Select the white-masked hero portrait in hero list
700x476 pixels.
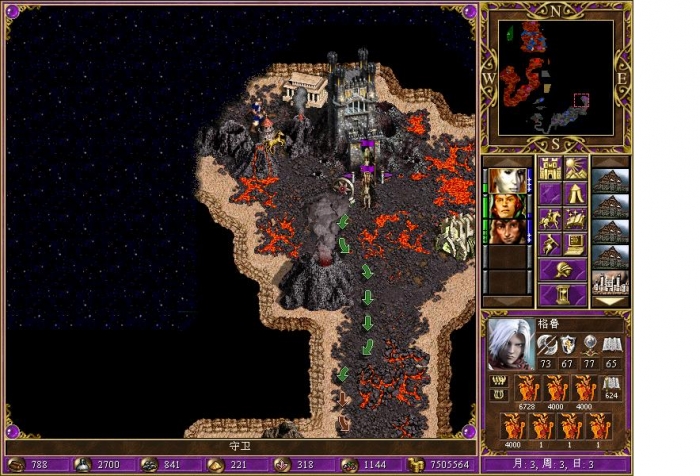pyautogui.click(x=507, y=180)
